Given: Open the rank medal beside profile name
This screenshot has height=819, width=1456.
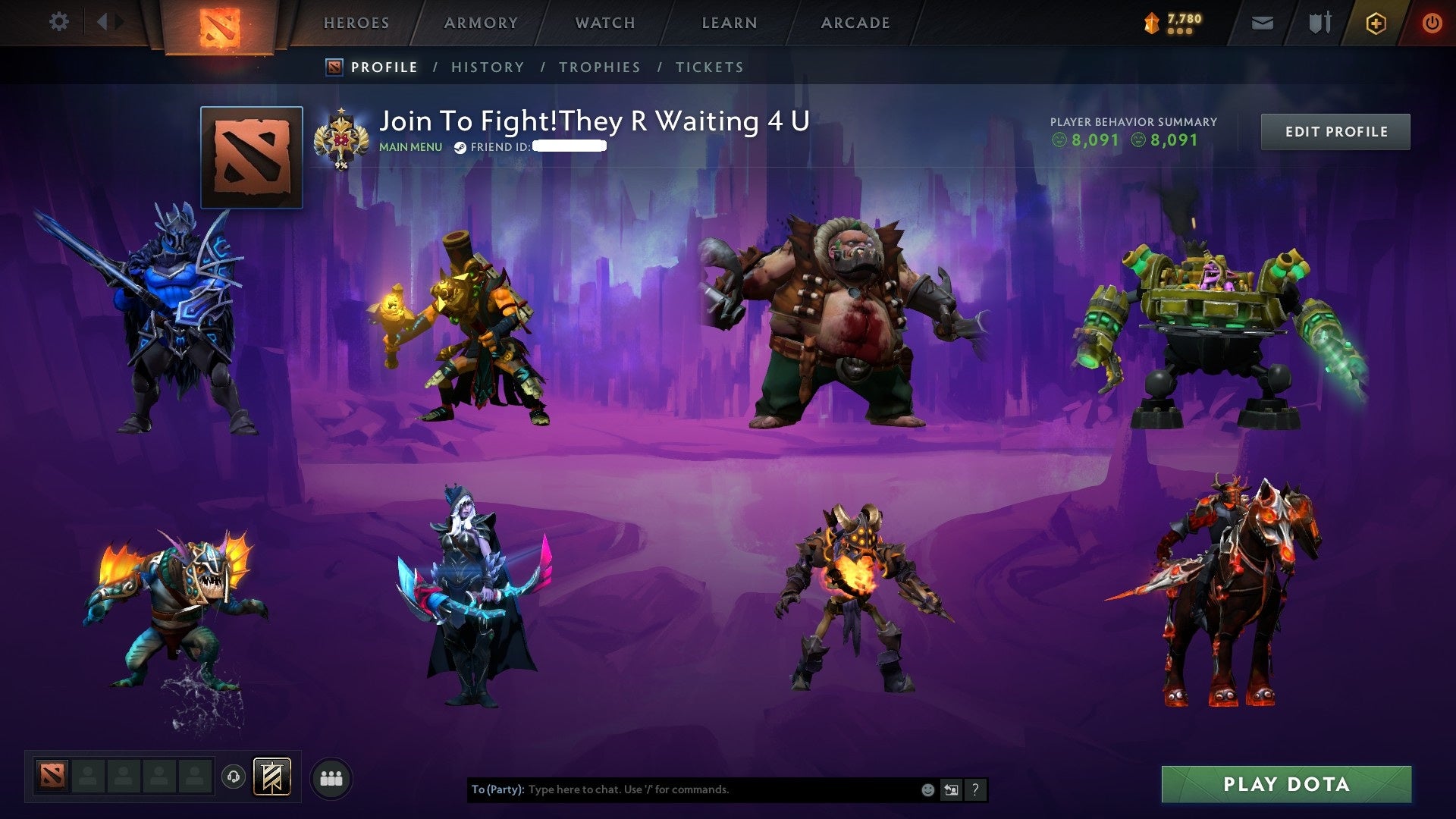Looking at the screenshot, I should pyautogui.click(x=343, y=137).
